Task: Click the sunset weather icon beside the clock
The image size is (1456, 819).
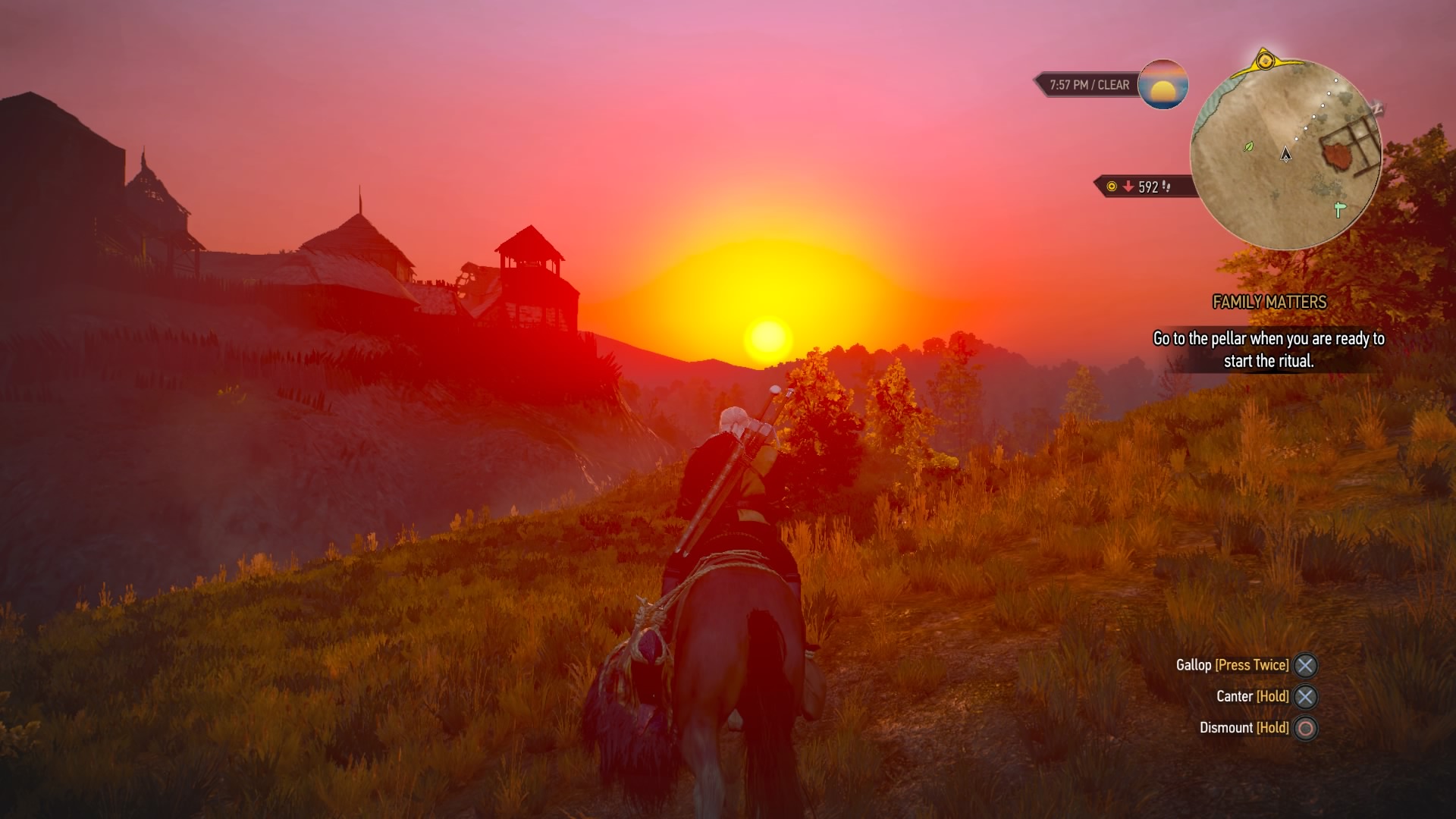Action: 1163,86
